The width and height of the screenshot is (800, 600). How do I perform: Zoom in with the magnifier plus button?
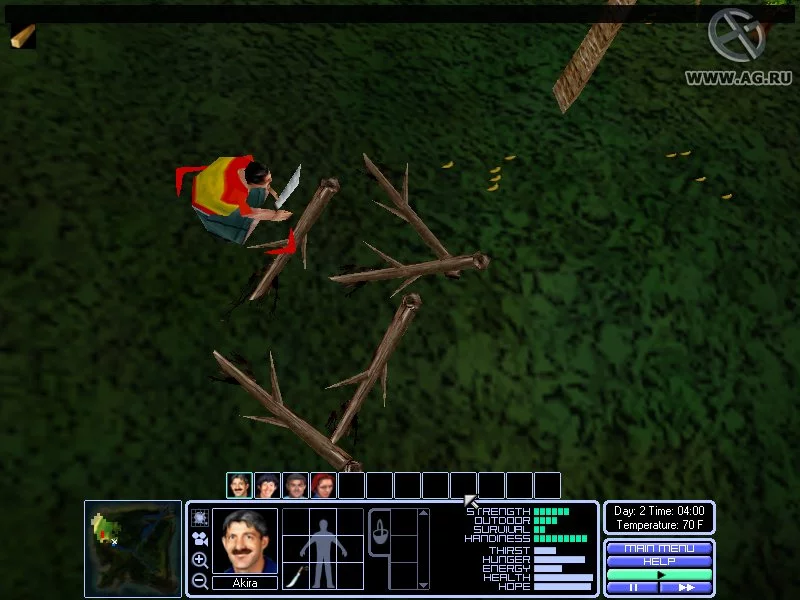[x=199, y=560]
